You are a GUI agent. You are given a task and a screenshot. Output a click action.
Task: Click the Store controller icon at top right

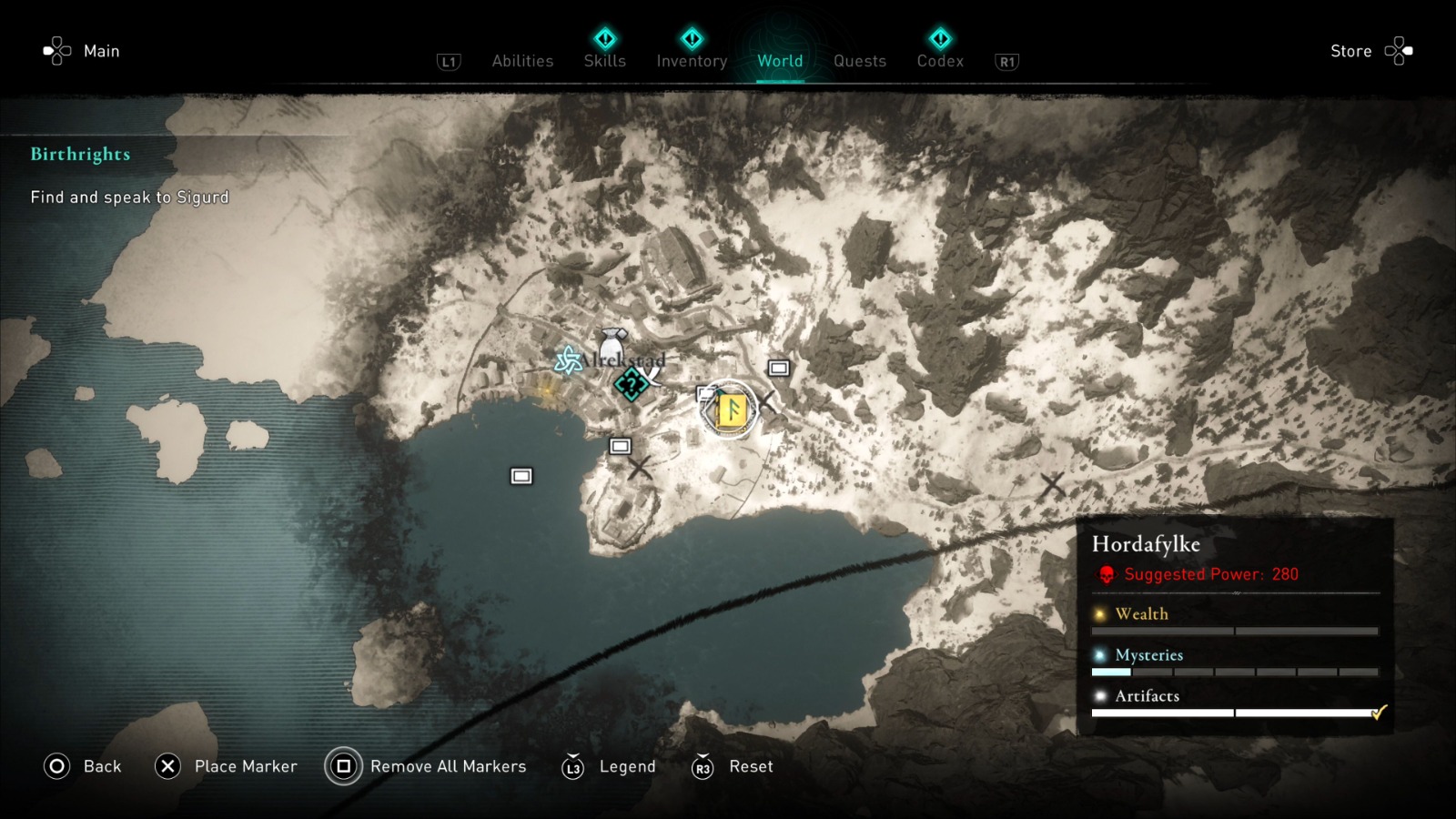1399,51
